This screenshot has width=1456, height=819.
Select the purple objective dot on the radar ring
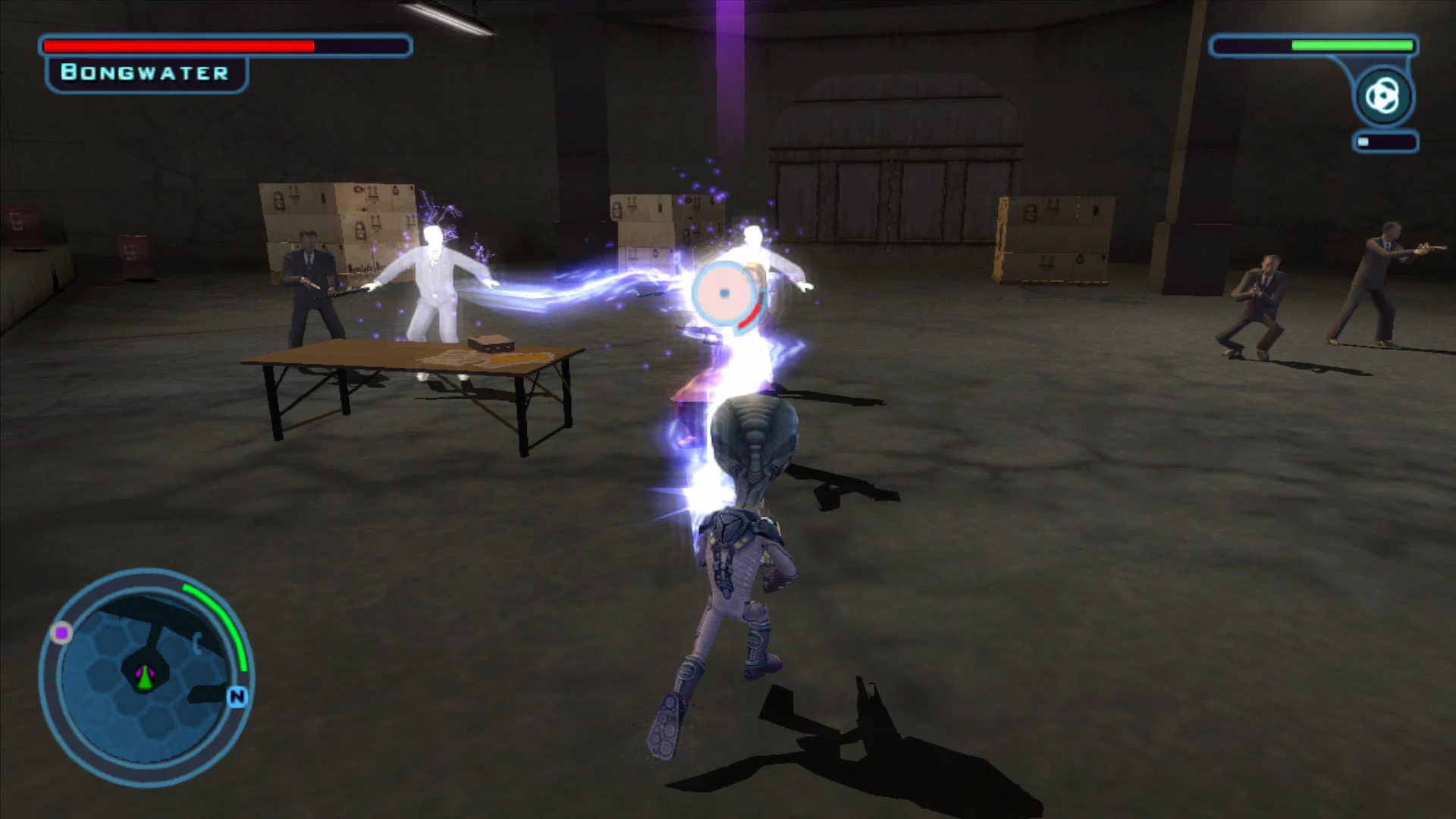coord(62,632)
